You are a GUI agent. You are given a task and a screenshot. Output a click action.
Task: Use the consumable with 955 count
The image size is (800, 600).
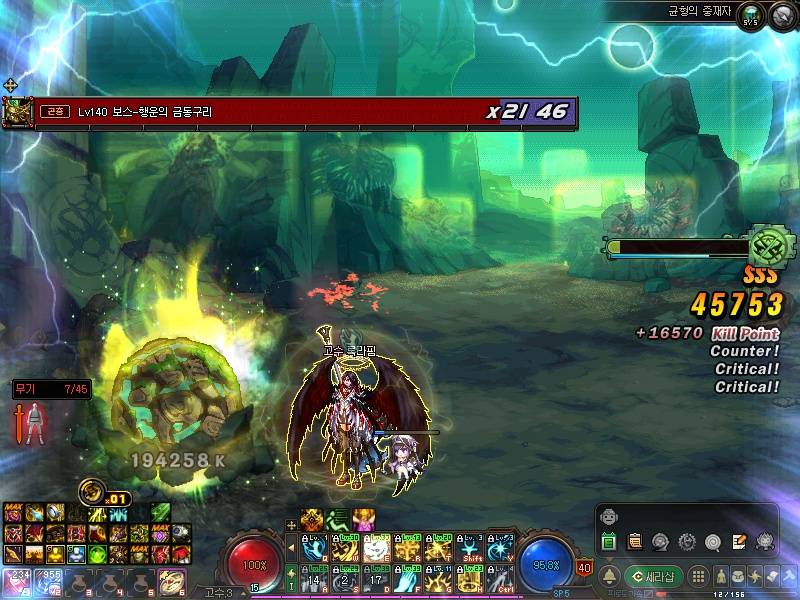click(48, 580)
